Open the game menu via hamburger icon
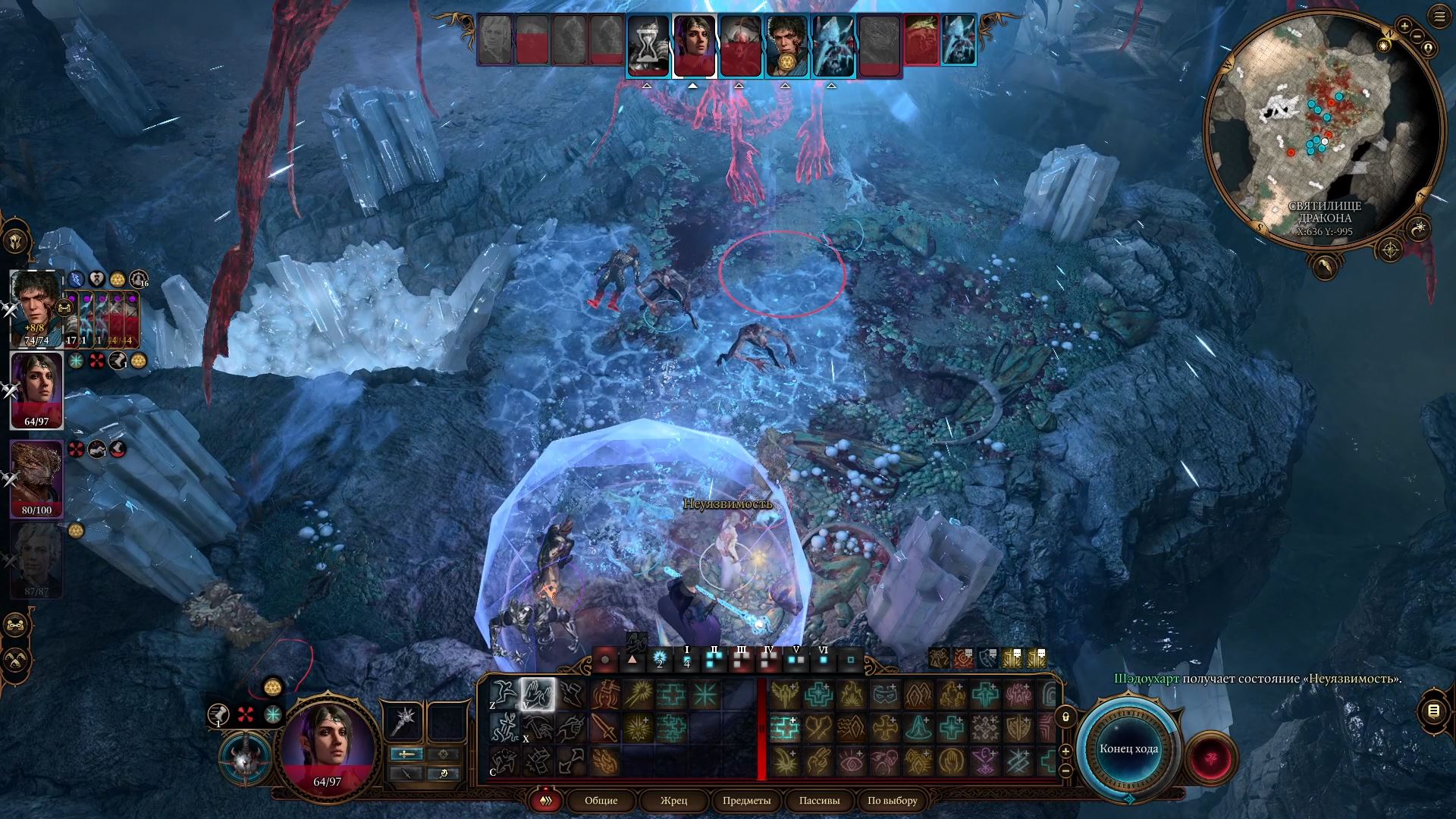 pos(1440,16)
